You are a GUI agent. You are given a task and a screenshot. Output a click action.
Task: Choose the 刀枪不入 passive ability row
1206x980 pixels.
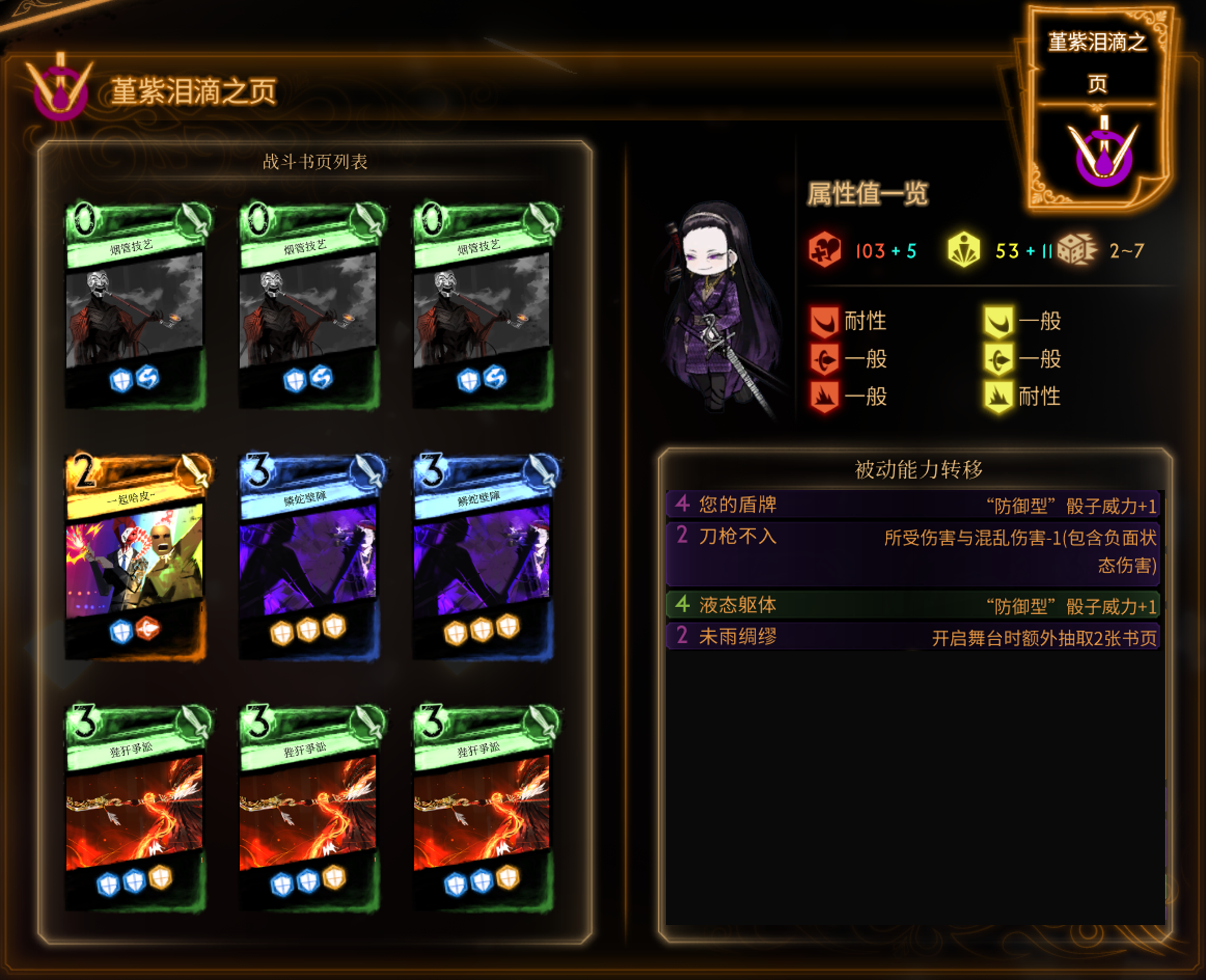click(x=912, y=550)
